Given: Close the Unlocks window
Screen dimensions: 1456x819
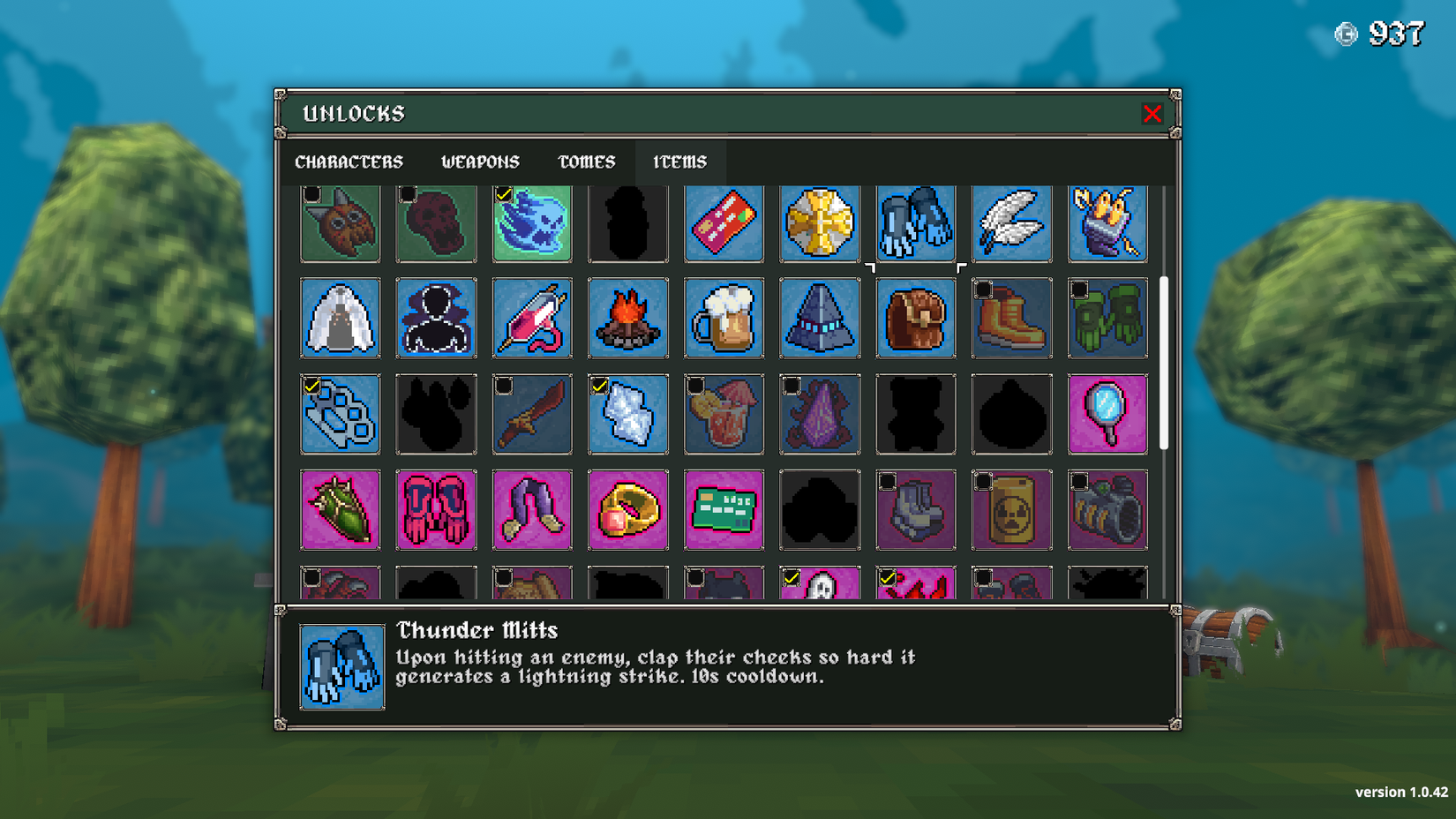Looking at the screenshot, I should tap(1152, 114).
